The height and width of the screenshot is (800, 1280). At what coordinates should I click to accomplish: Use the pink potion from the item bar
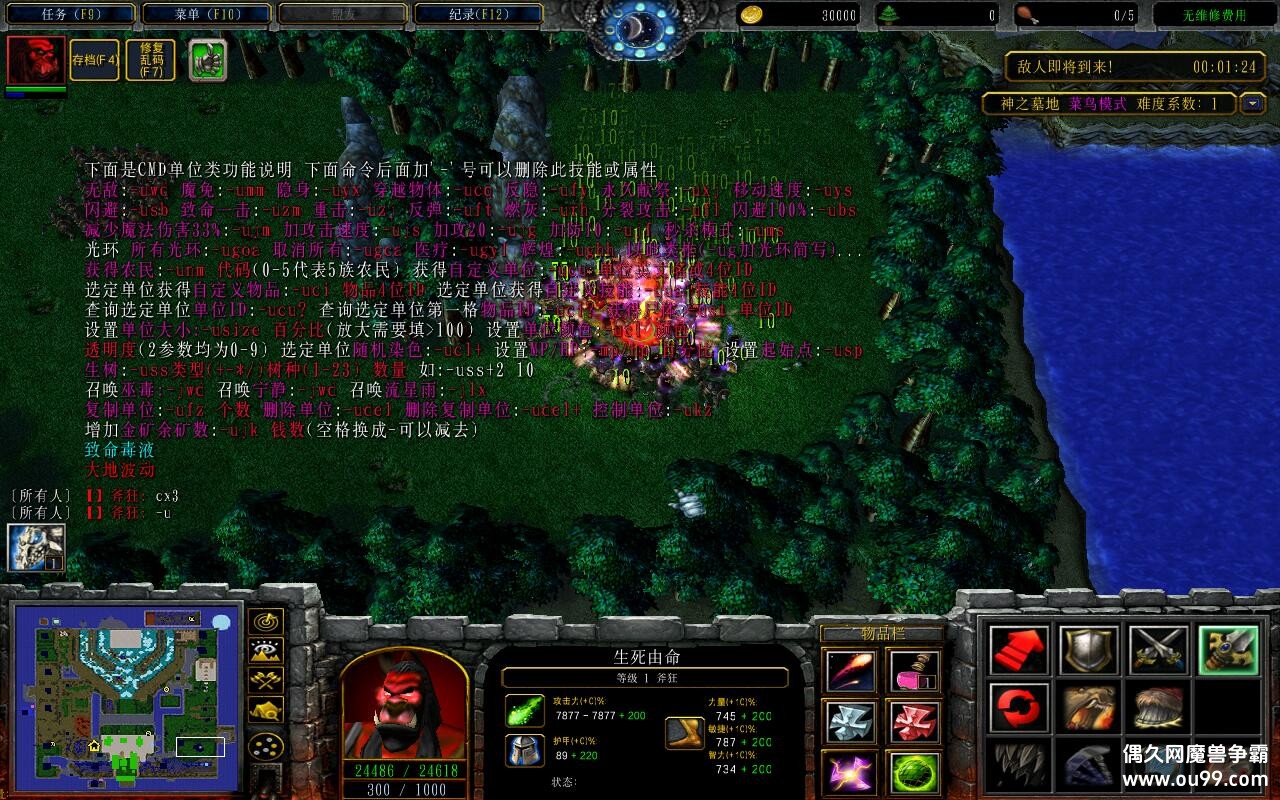tap(914, 672)
